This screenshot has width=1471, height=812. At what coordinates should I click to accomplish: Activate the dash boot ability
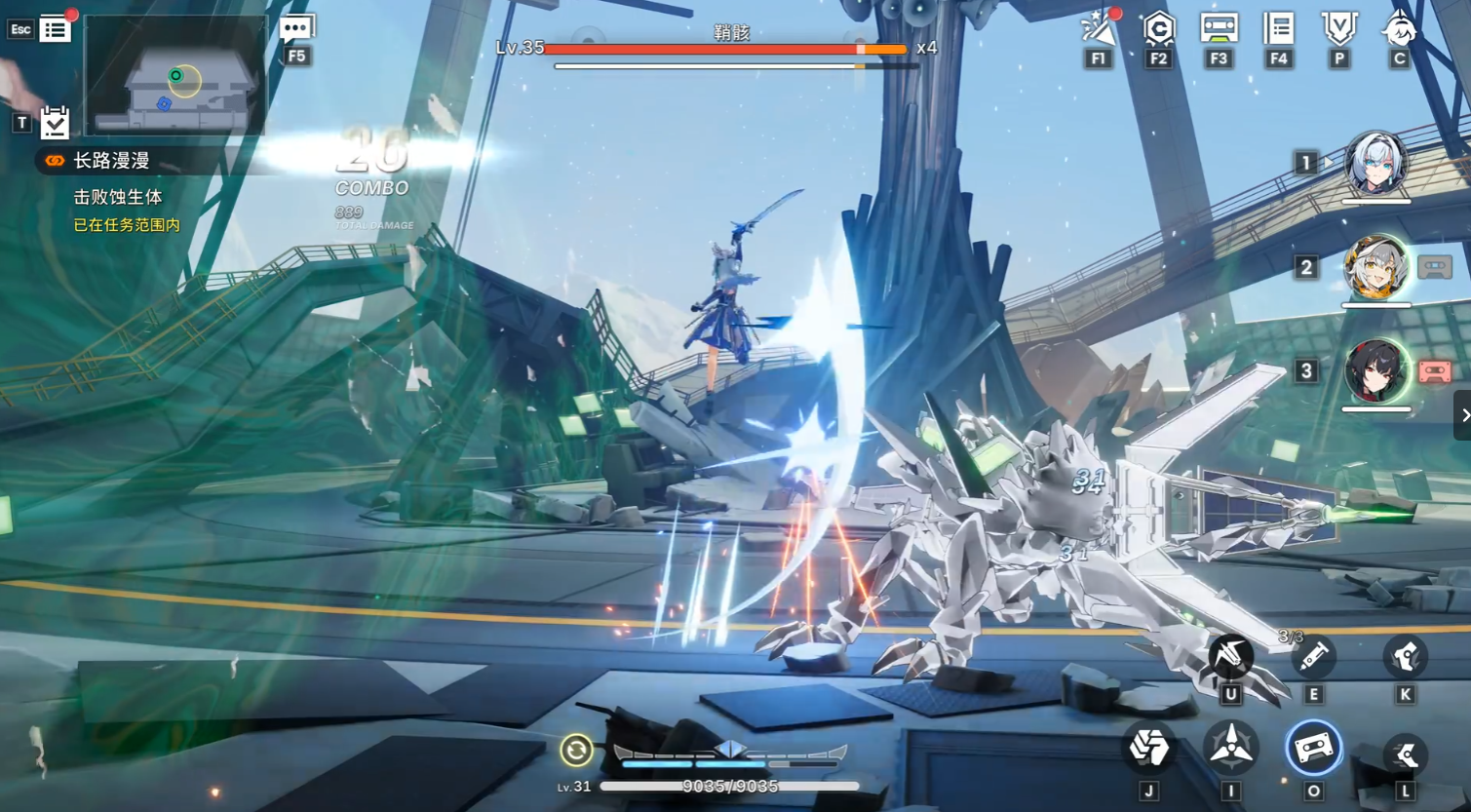[x=1405, y=754]
